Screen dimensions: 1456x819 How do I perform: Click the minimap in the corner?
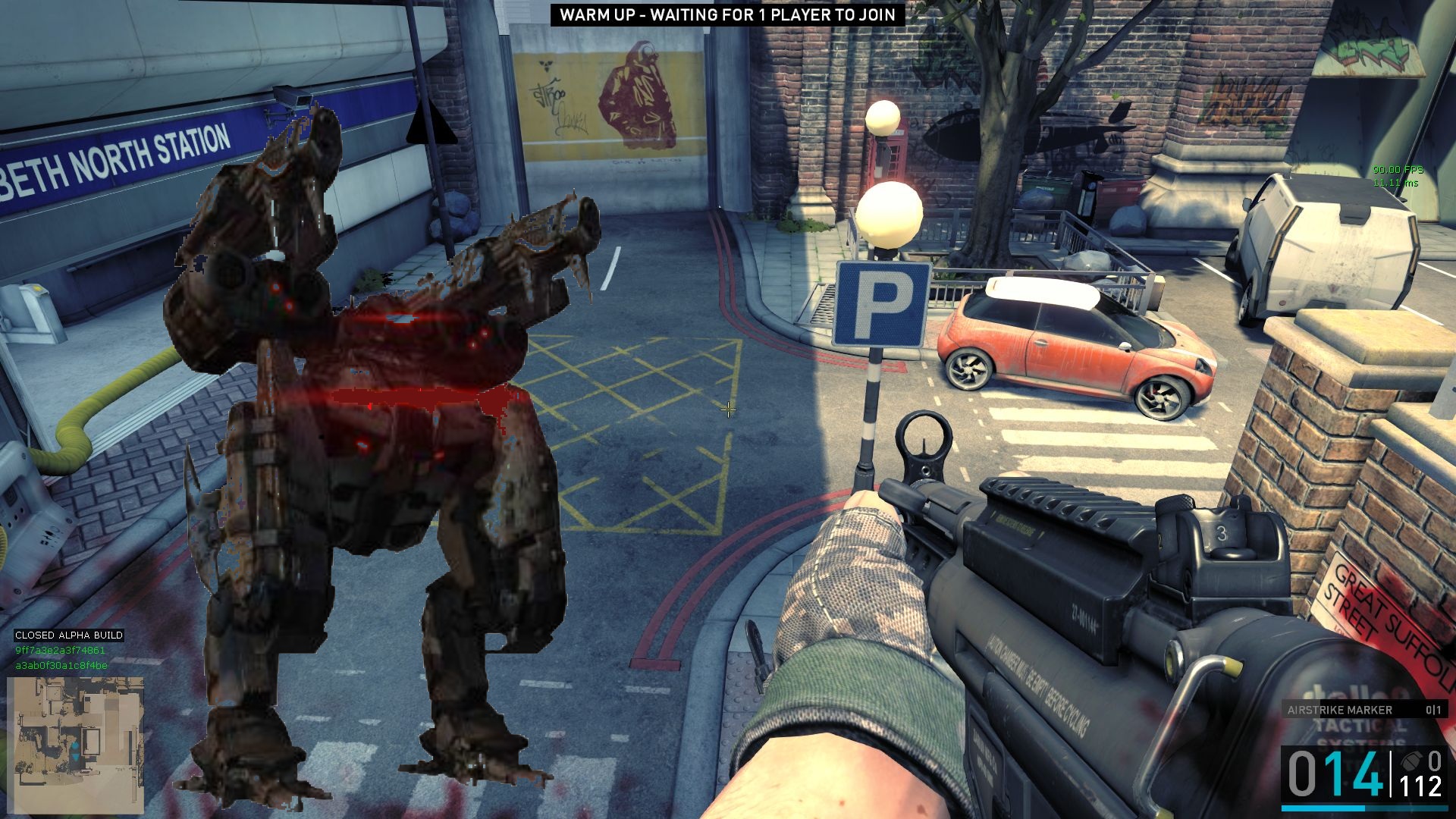(75, 745)
